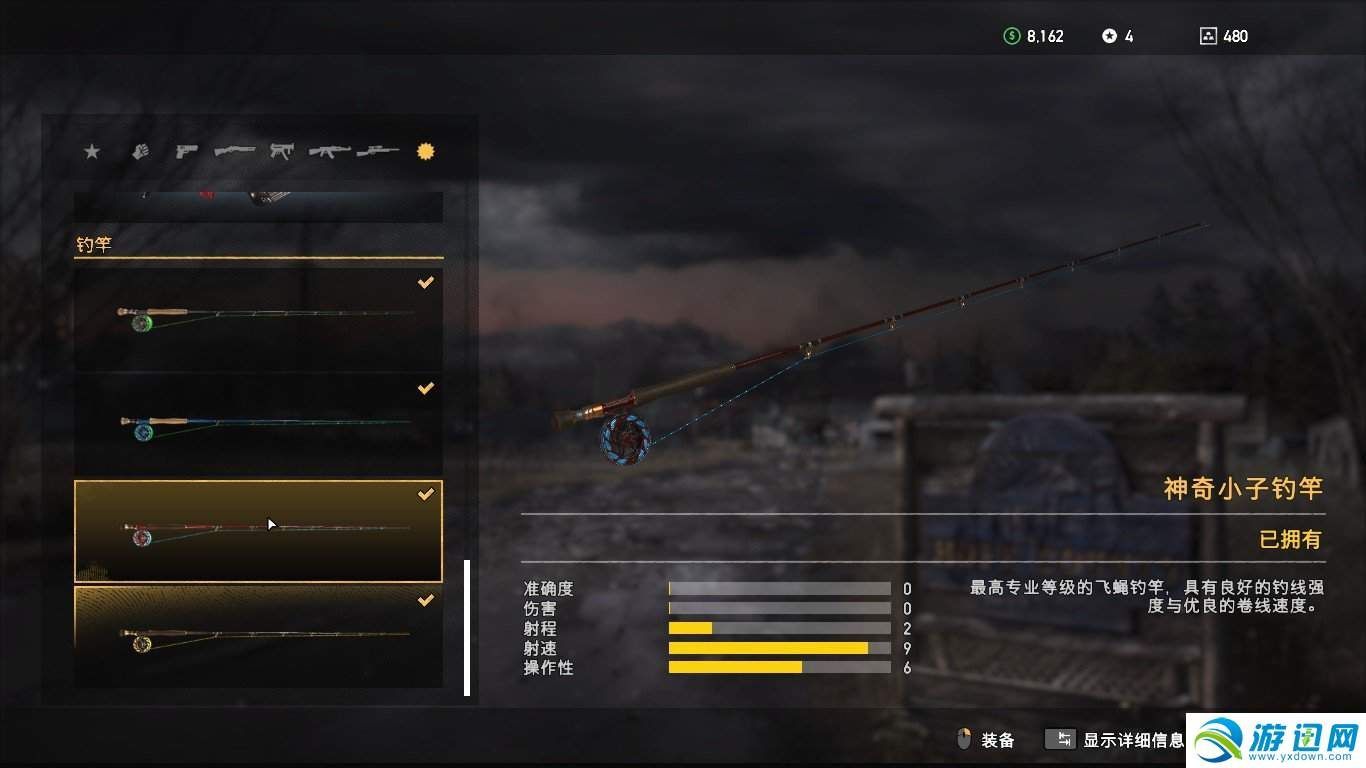Select the highlighted yellow special gear tab
Screen dimensions: 1366x768
coord(426,151)
